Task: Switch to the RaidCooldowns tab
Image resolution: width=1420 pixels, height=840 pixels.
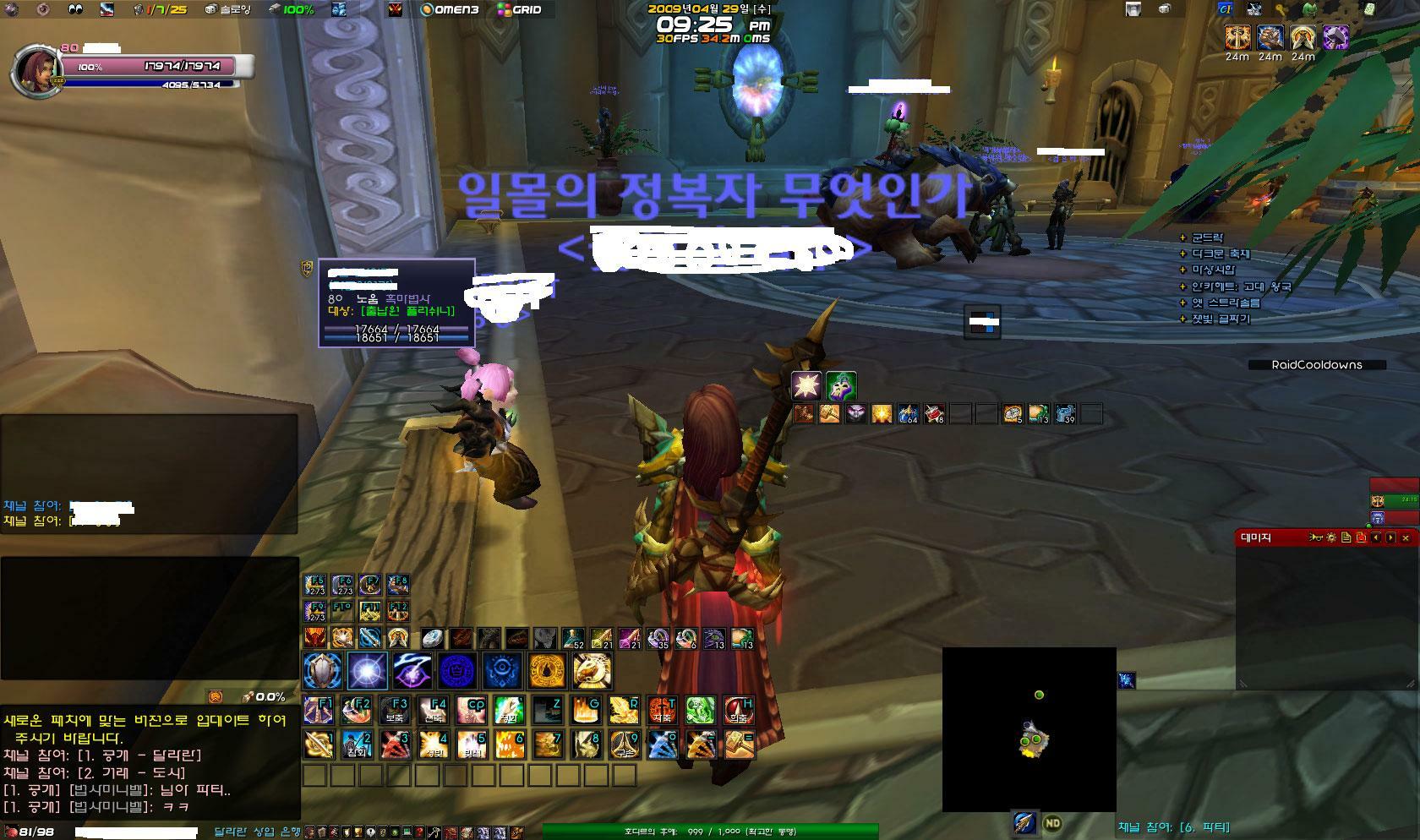Action: 1317,365
